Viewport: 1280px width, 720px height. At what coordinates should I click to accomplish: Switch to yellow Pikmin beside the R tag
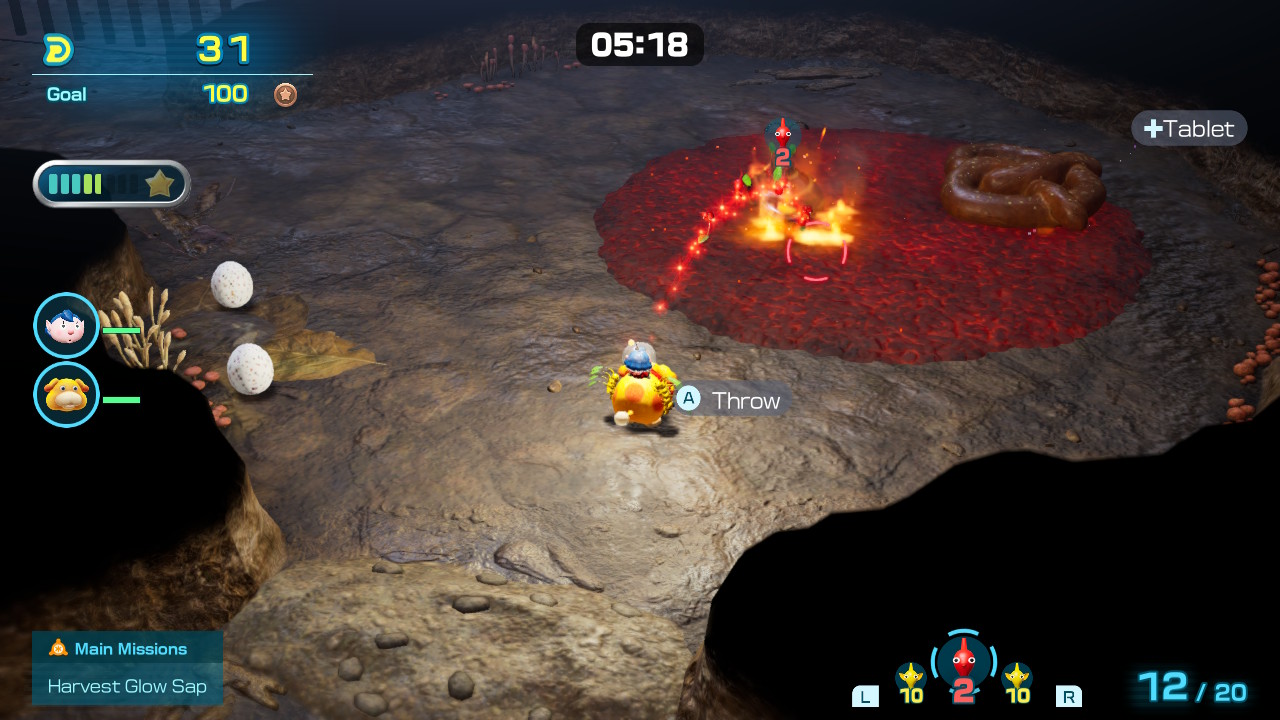1017,680
